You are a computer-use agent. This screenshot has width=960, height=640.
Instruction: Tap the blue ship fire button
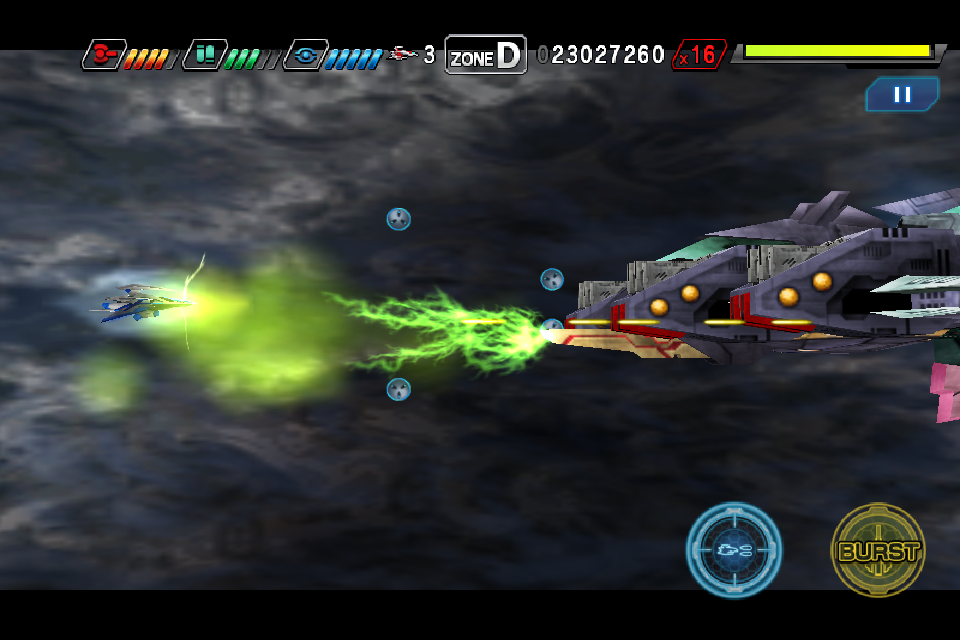point(734,550)
